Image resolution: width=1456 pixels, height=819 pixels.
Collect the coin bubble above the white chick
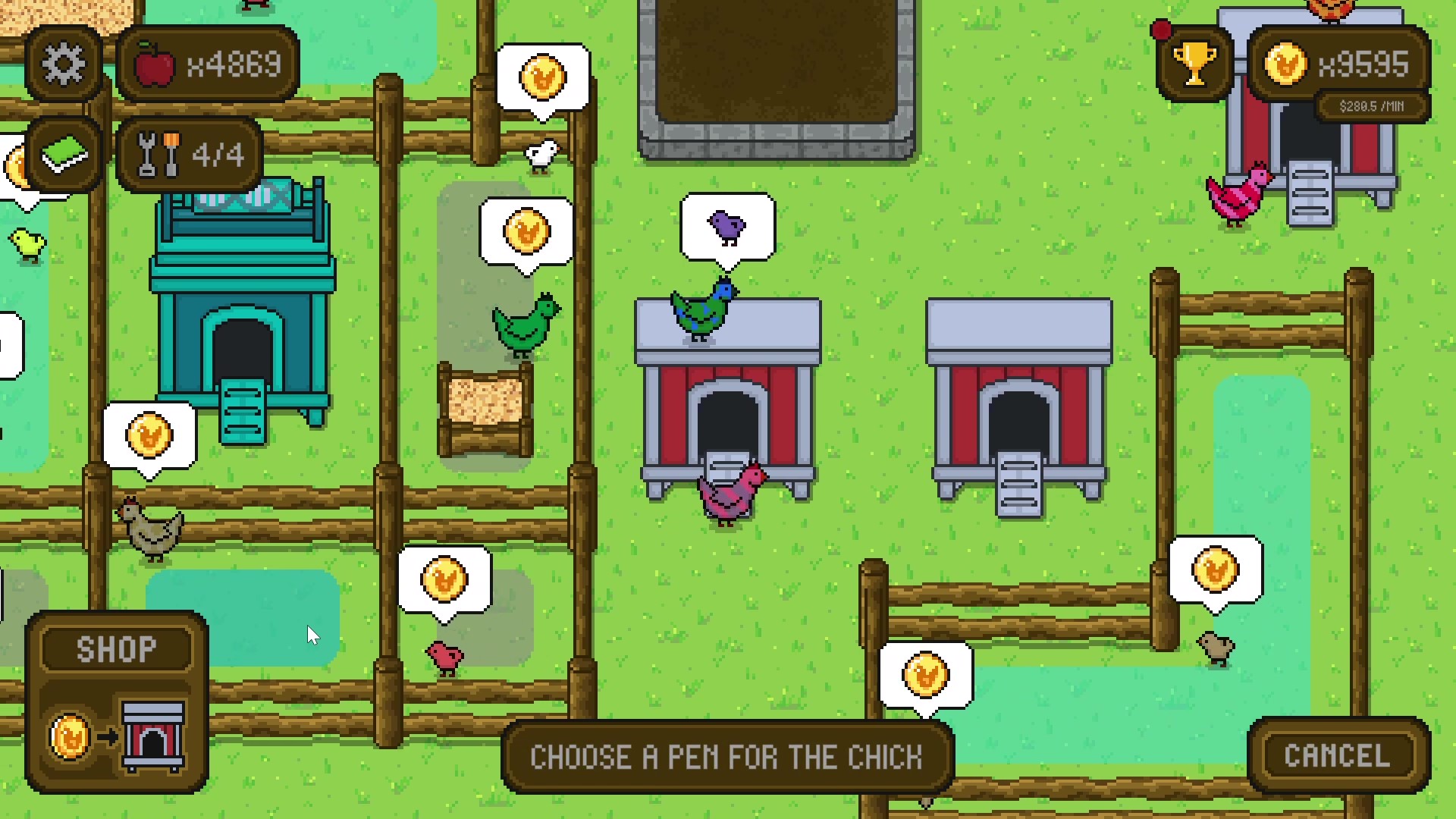tap(543, 78)
